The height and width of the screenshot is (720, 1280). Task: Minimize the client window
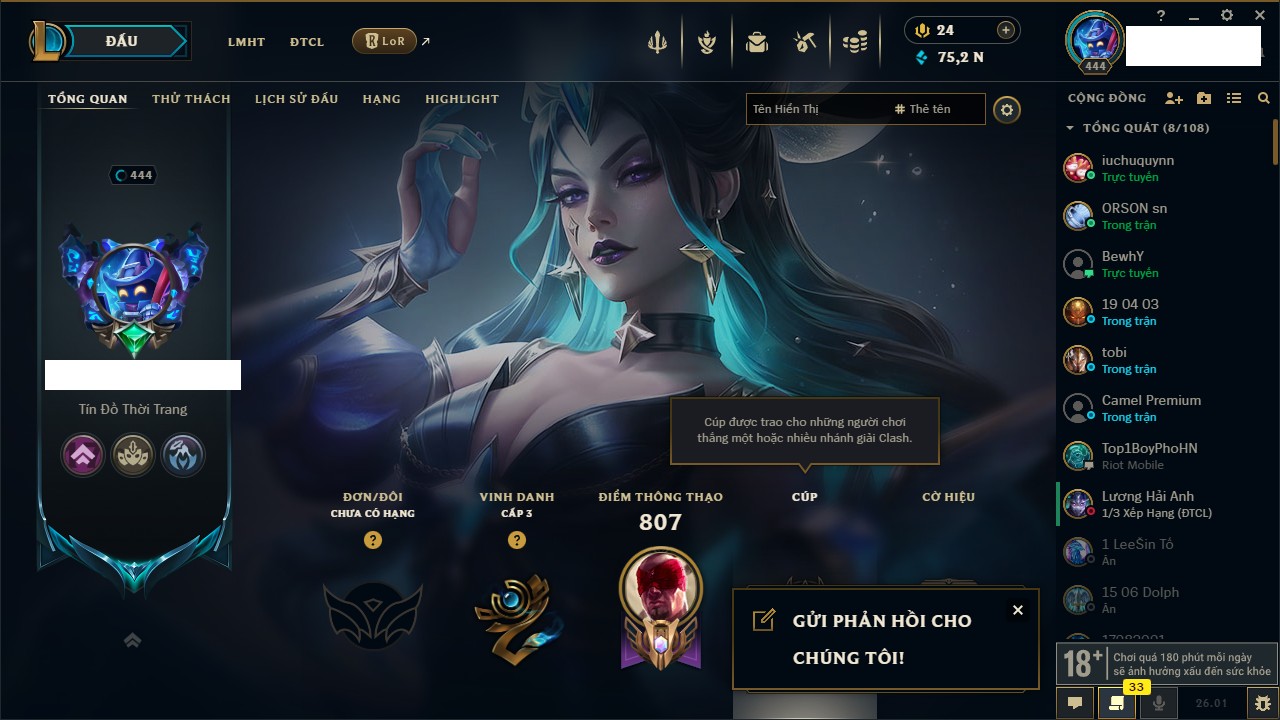(1194, 16)
